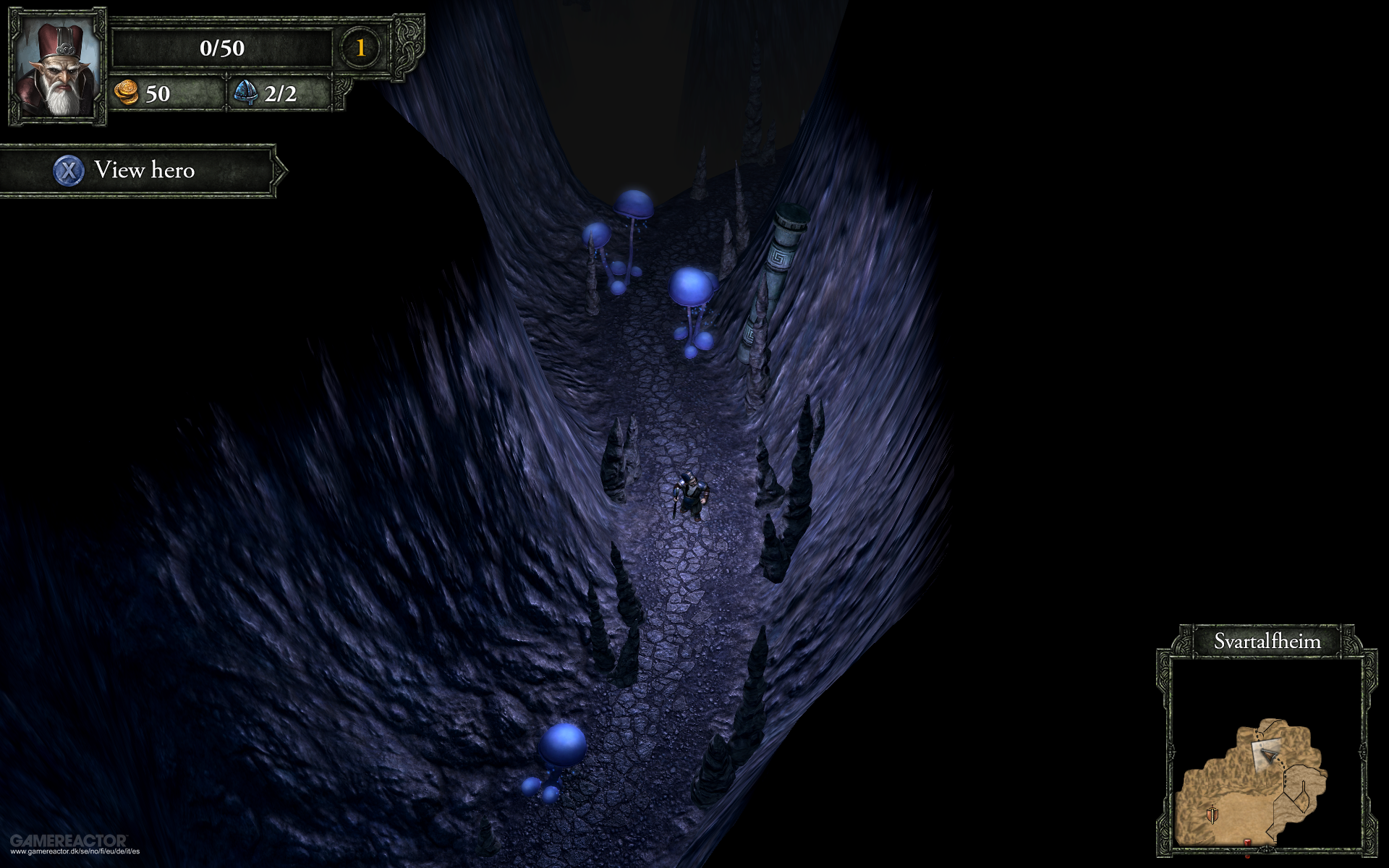This screenshot has width=1389, height=868.
Task: Click the blue helmet icon showing 2/2
Action: point(247,93)
